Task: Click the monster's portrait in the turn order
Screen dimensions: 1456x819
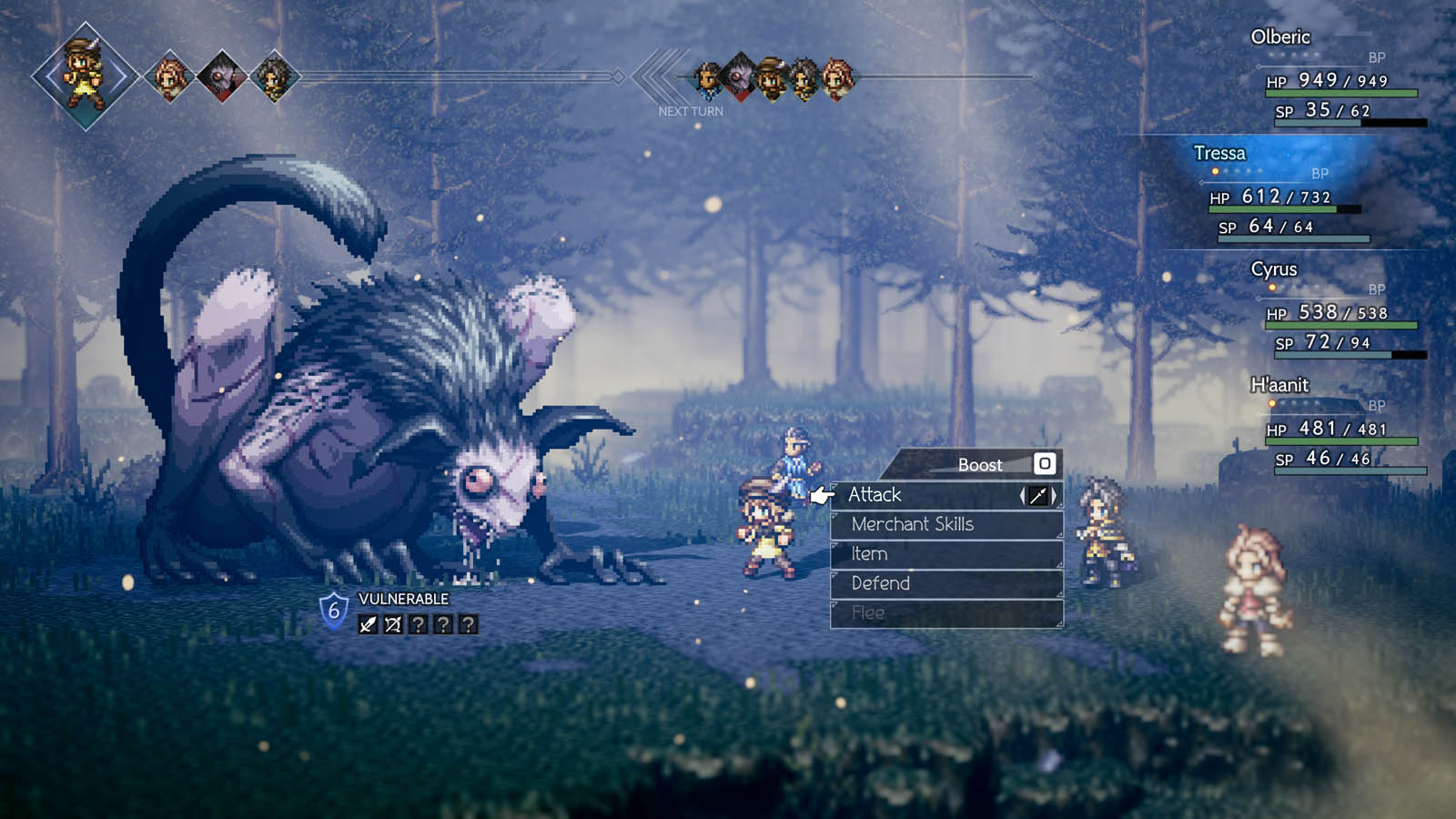Action: (x=739, y=76)
